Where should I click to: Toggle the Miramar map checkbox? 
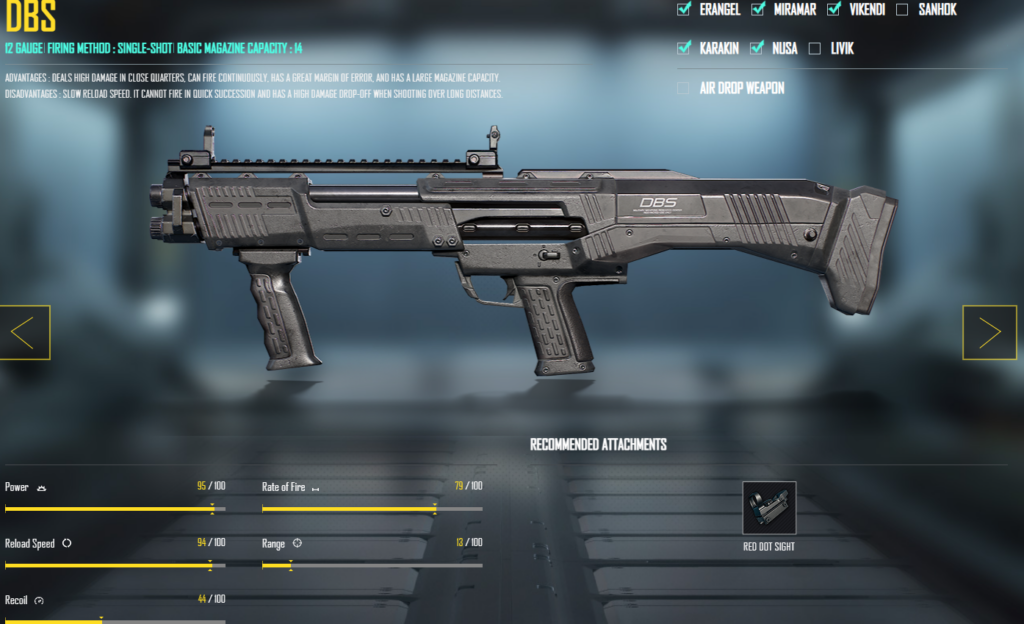[758, 10]
